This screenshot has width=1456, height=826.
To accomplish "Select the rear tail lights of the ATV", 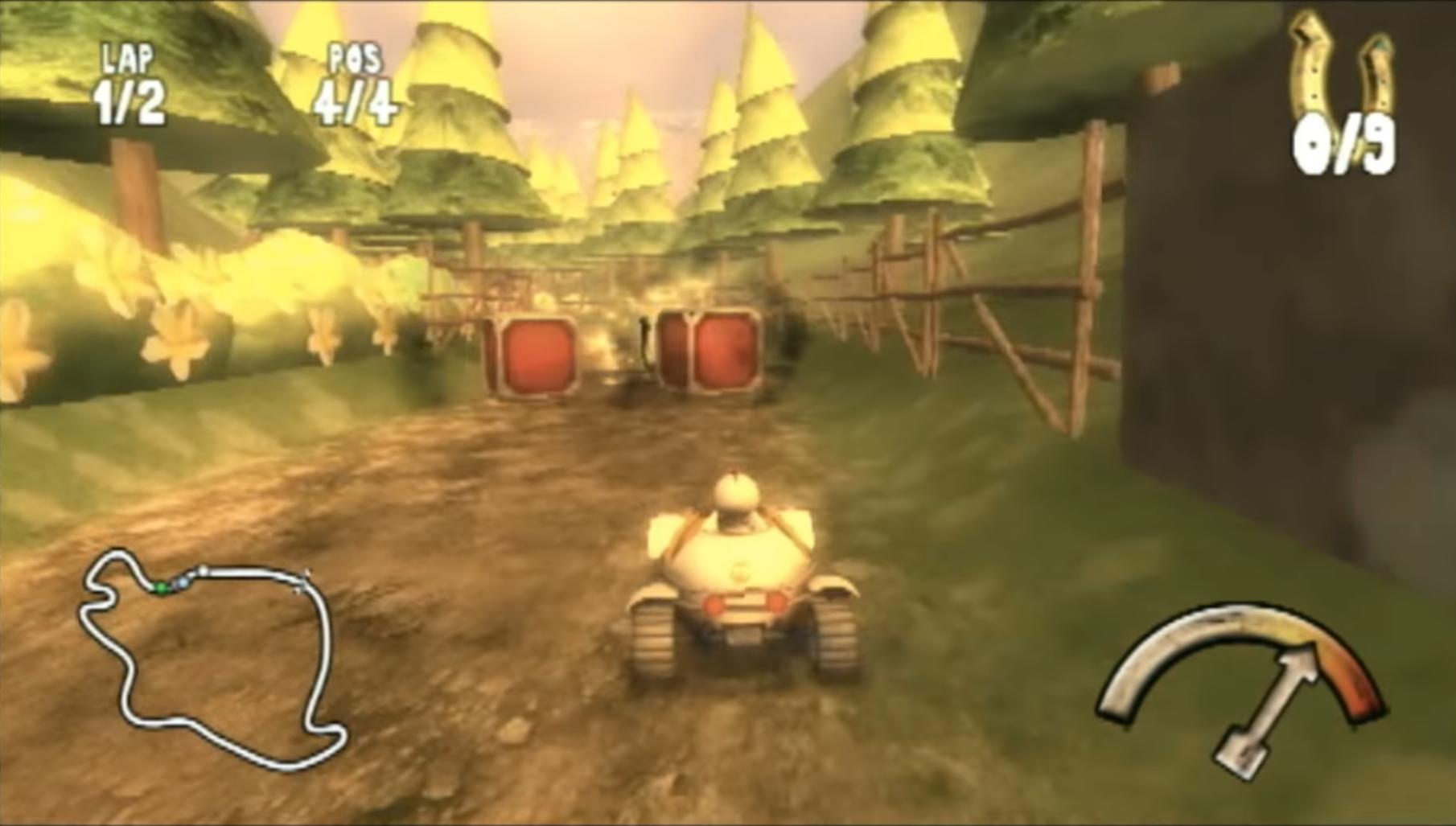I will coord(744,602).
